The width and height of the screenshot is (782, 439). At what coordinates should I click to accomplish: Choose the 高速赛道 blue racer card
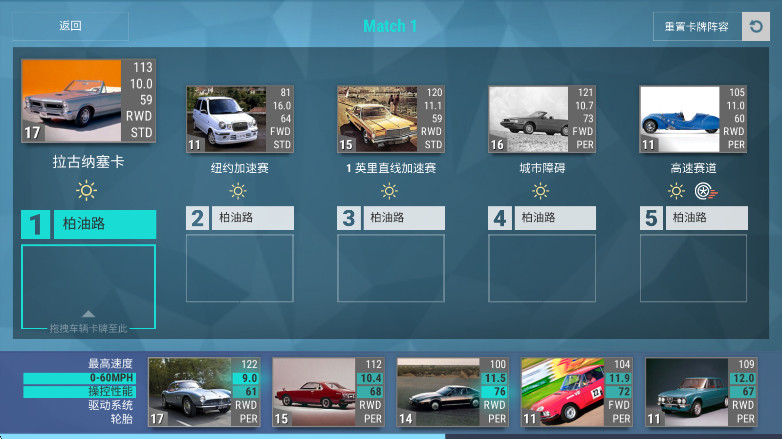693,119
